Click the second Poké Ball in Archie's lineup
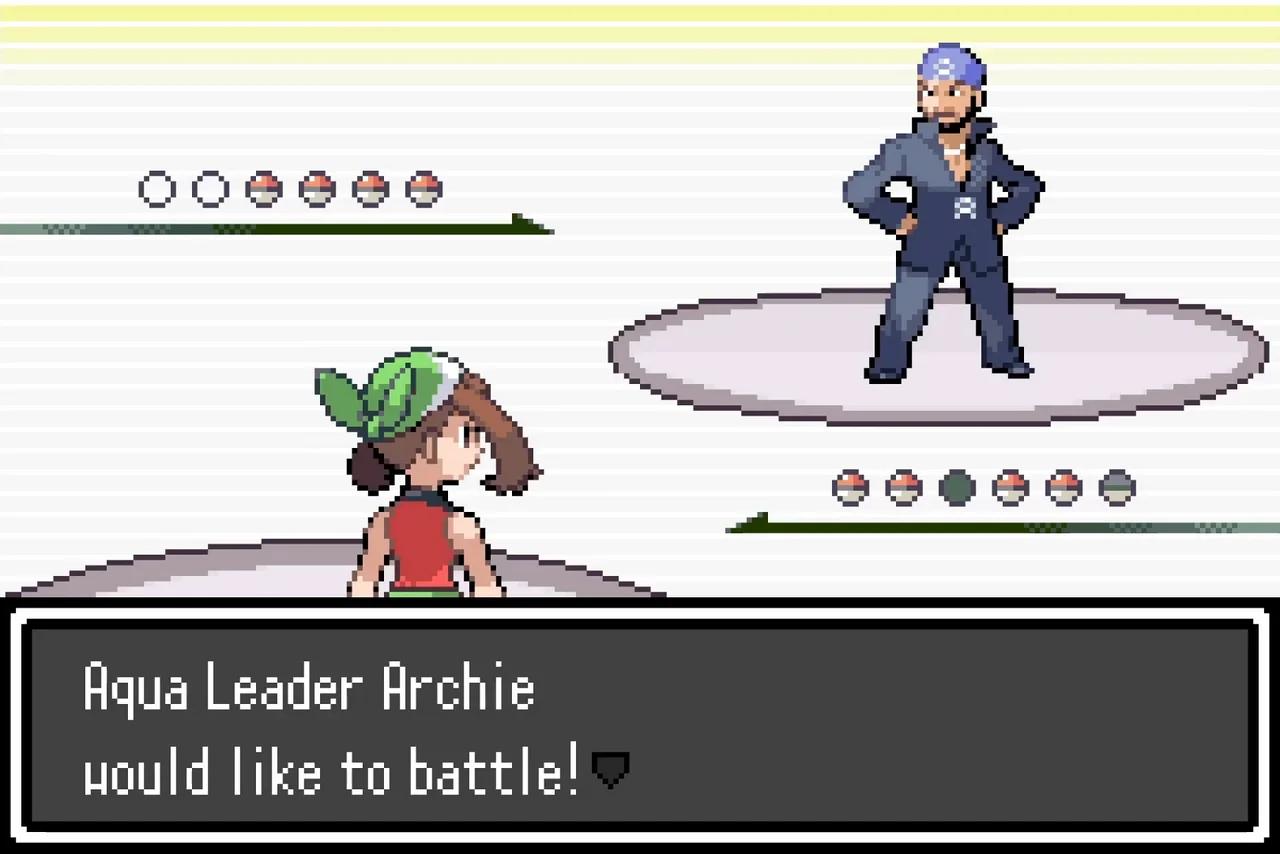Image resolution: width=1280 pixels, height=854 pixels. [903, 487]
